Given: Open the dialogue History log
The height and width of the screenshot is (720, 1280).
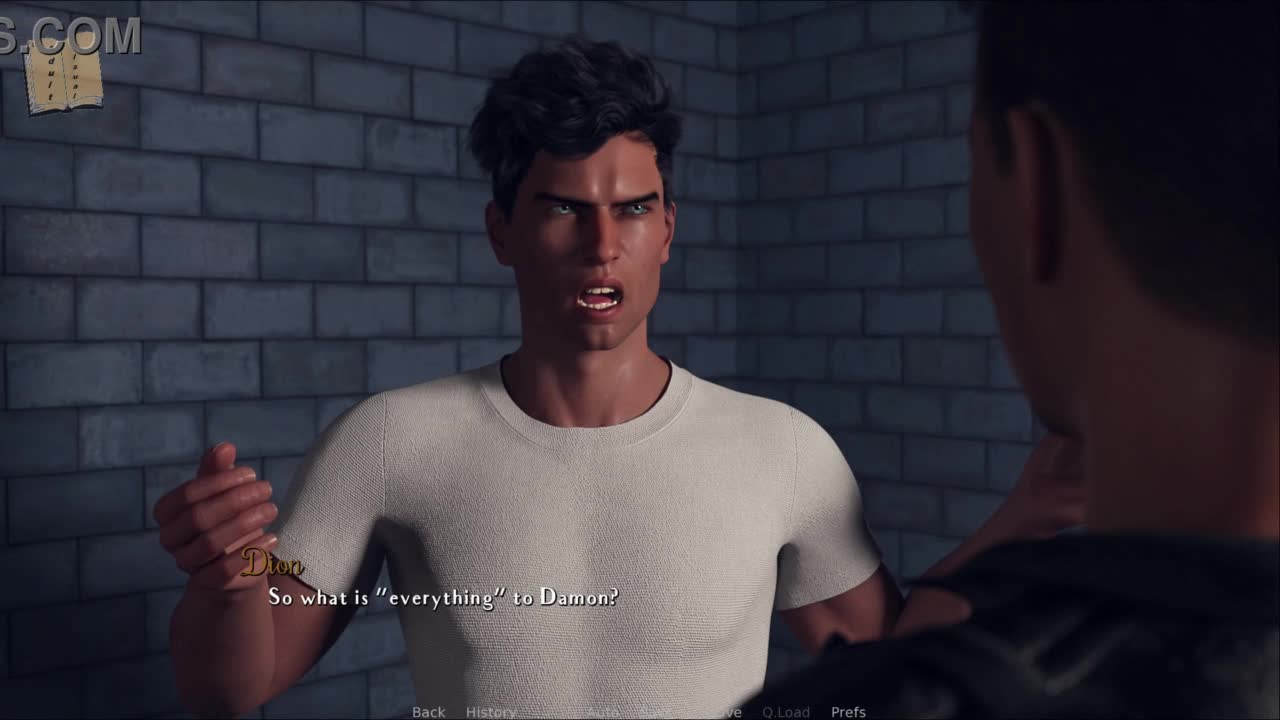Looking at the screenshot, I should (491, 712).
